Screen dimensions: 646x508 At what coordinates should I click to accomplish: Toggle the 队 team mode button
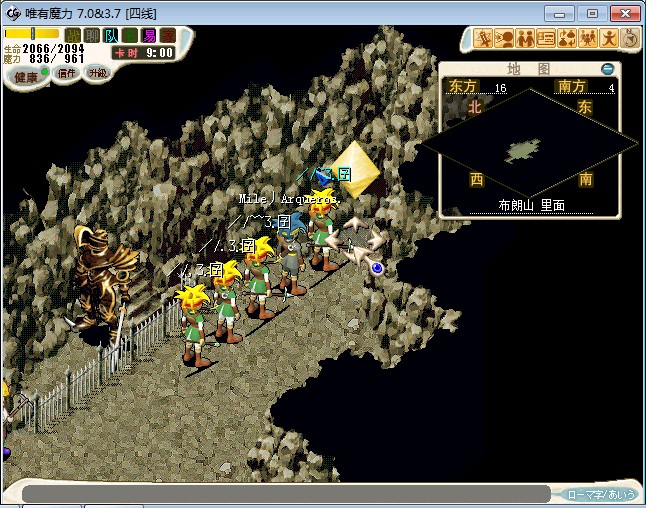tap(111, 36)
